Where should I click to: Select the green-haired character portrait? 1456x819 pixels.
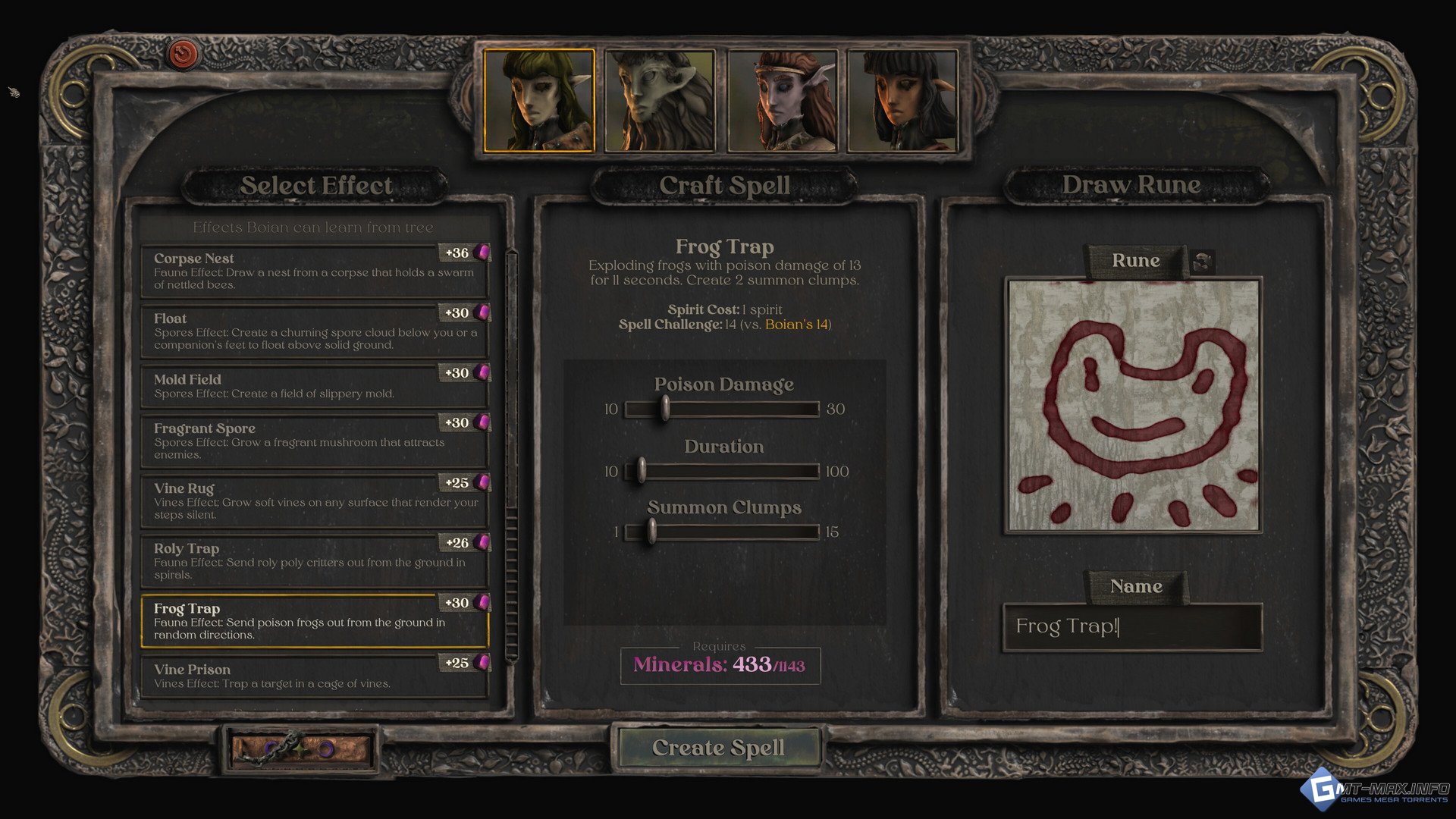pos(538,101)
